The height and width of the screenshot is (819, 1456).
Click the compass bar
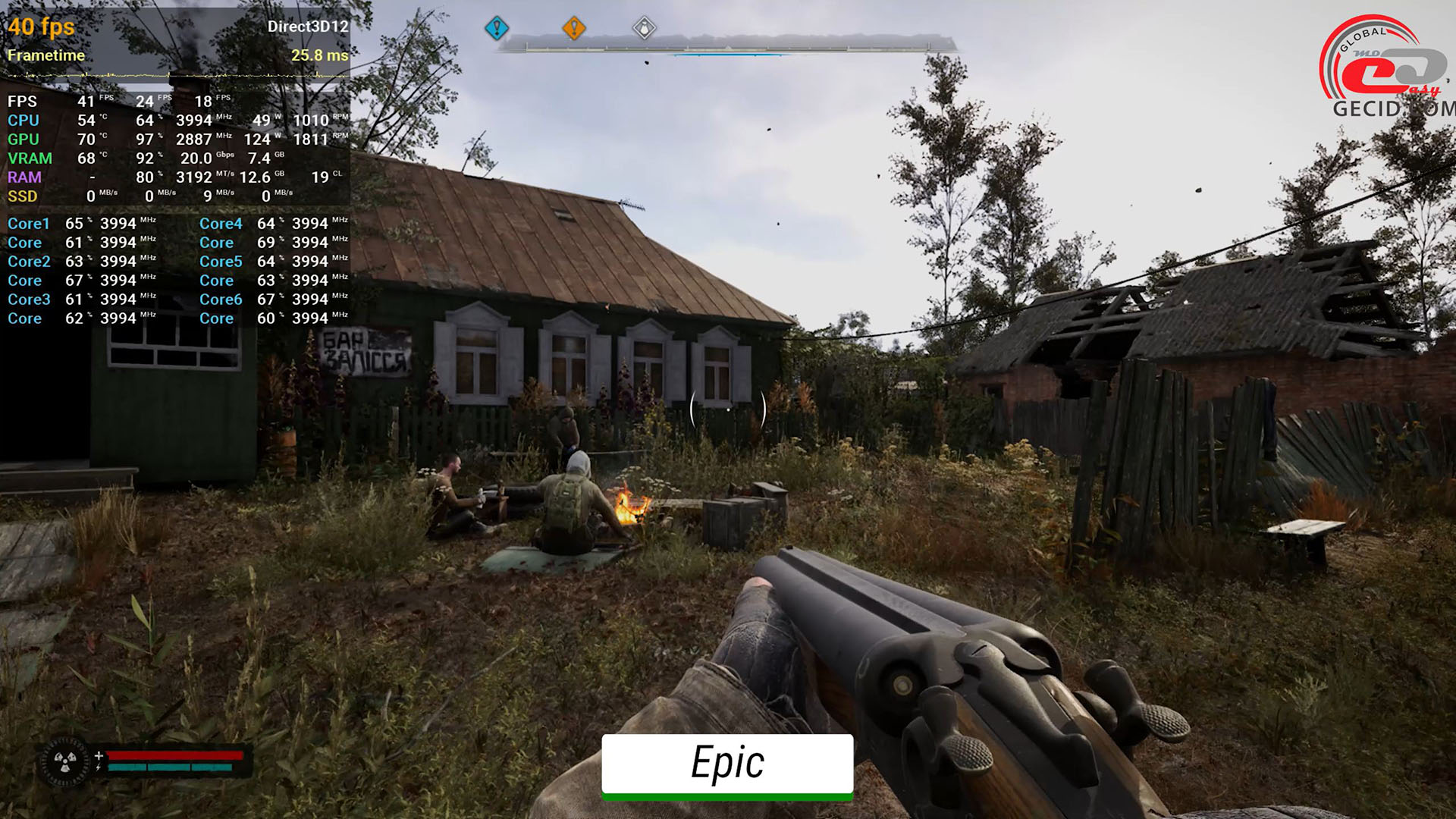tap(726, 47)
